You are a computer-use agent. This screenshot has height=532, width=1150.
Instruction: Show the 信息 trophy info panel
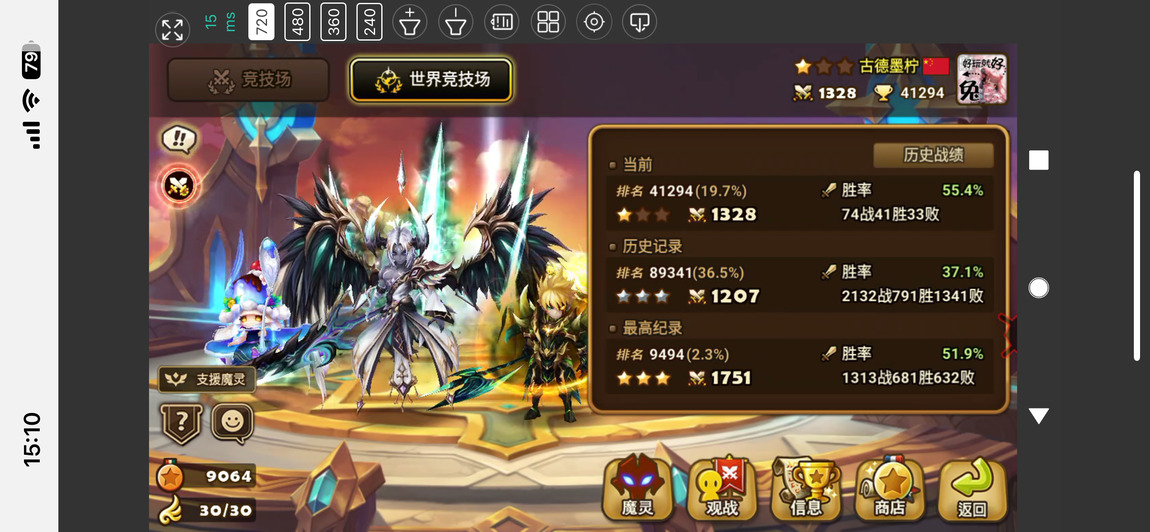point(806,489)
